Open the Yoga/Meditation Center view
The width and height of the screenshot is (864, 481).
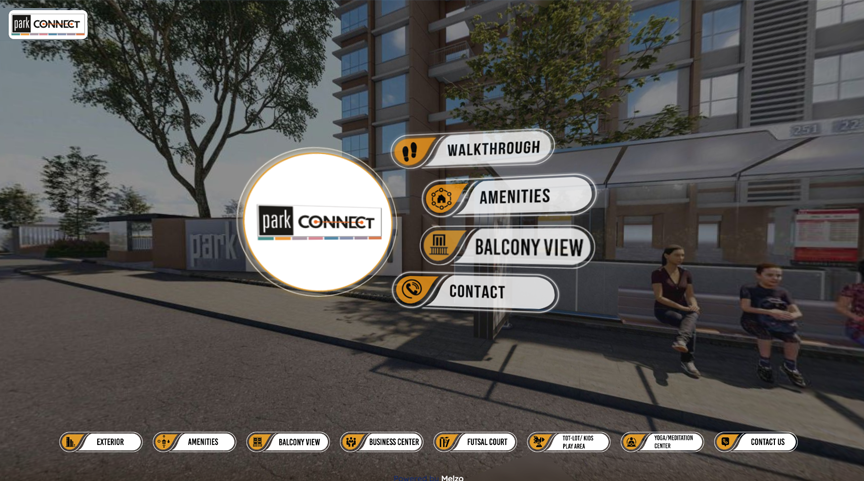click(662, 442)
